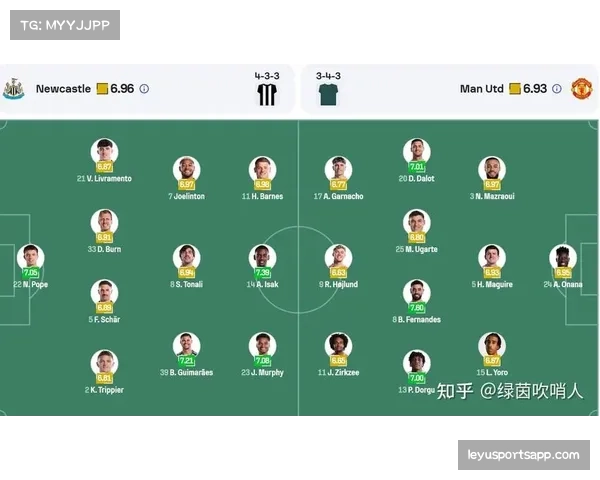Open the Newcastle team crest

(15, 89)
